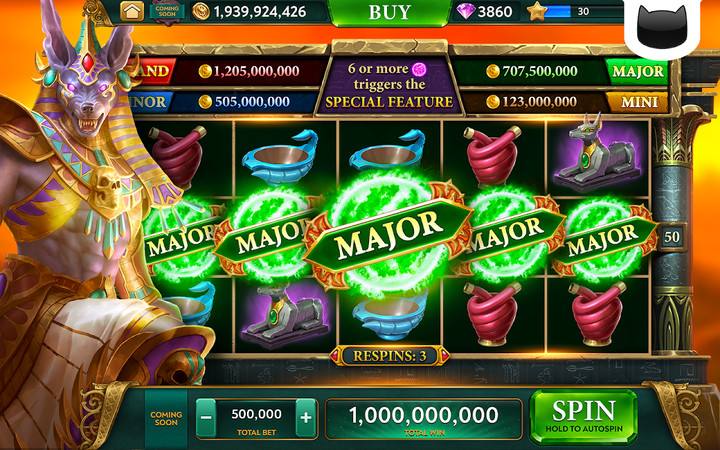This screenshot has width=720, height=450.
Task: Spin the reels with the green SPIN button
Action: pyautogui.click(x=583, y=415)
